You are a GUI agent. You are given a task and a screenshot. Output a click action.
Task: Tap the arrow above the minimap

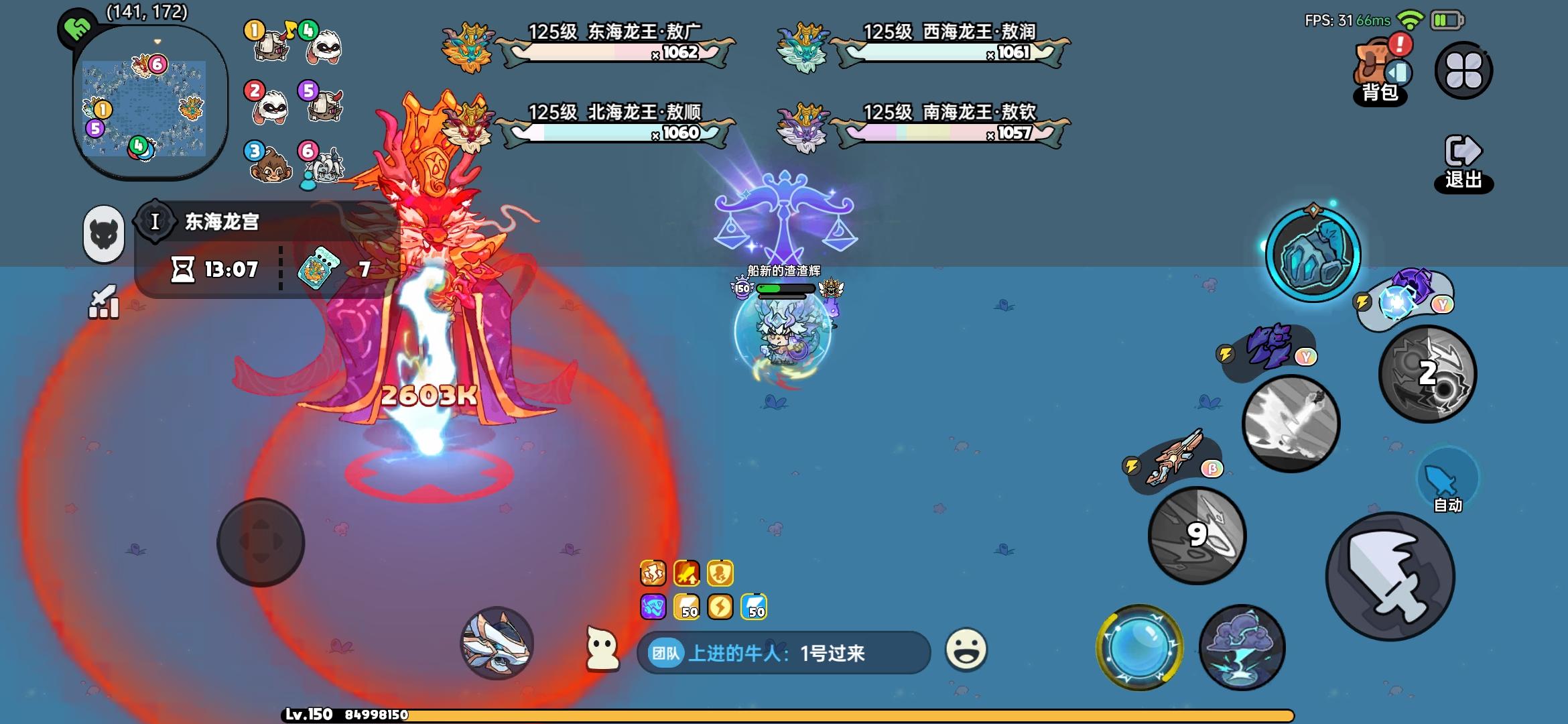point(157,40)
